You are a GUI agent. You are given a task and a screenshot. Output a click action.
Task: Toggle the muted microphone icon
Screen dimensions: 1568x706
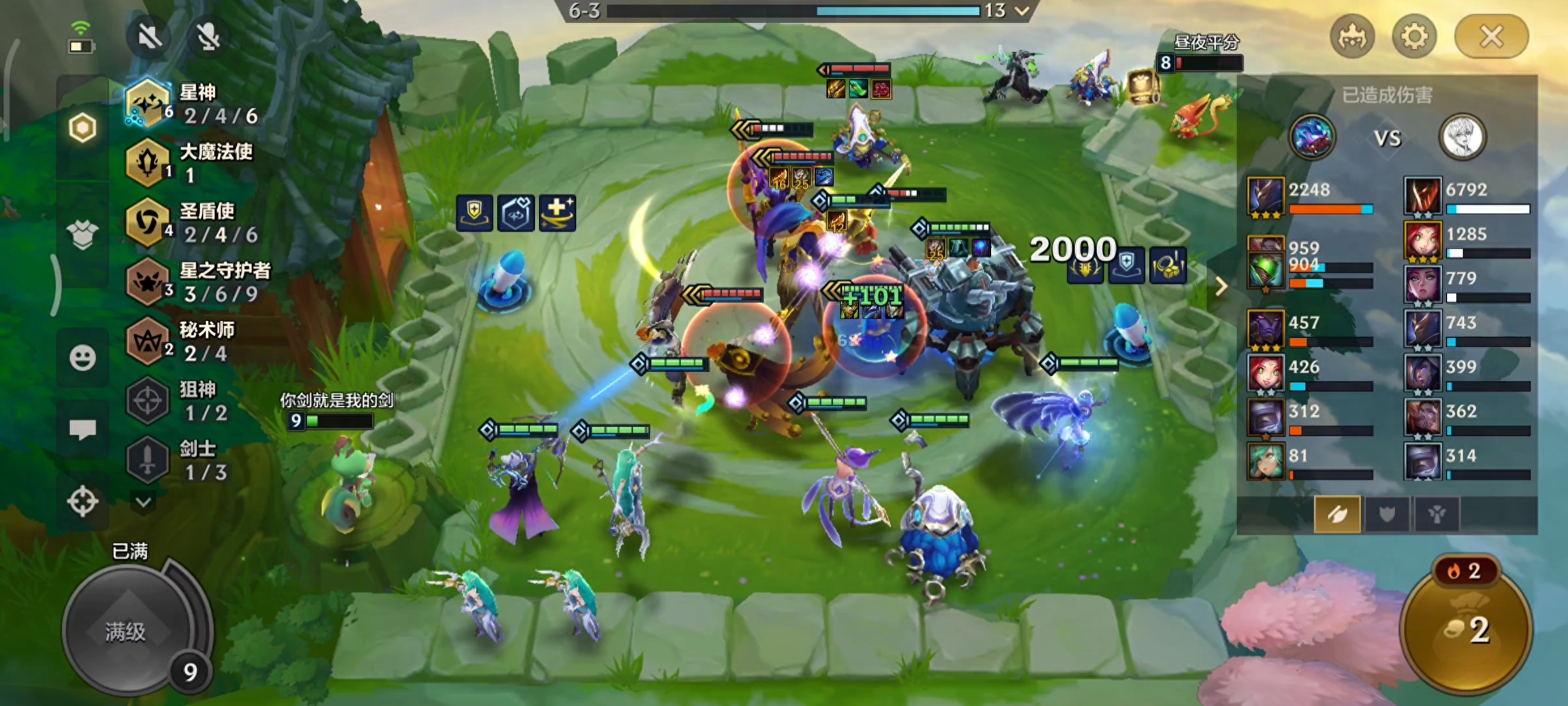click(x=208, y=37)
